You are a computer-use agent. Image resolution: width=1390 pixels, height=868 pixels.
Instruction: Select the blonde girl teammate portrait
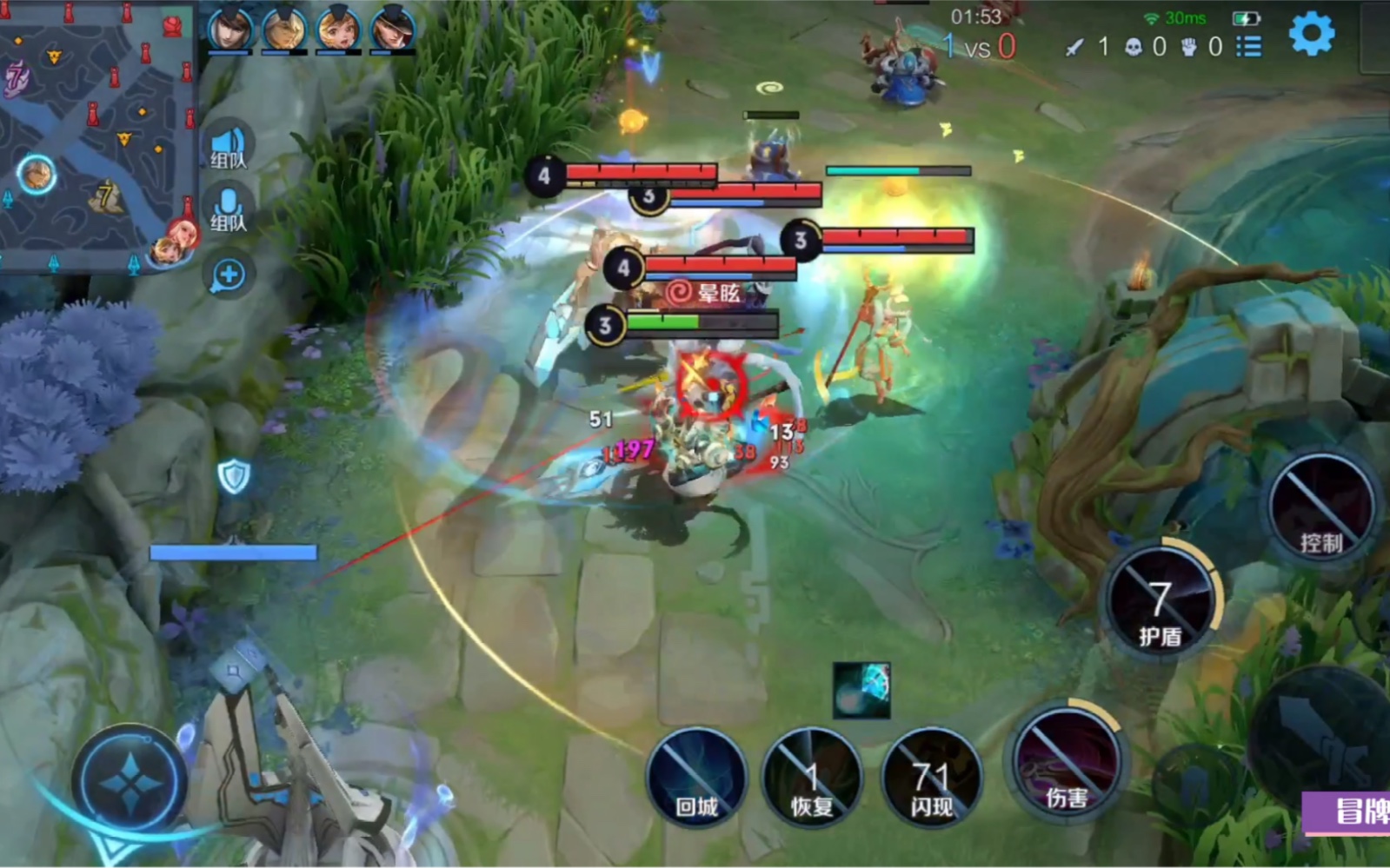[x=338, y=29]
